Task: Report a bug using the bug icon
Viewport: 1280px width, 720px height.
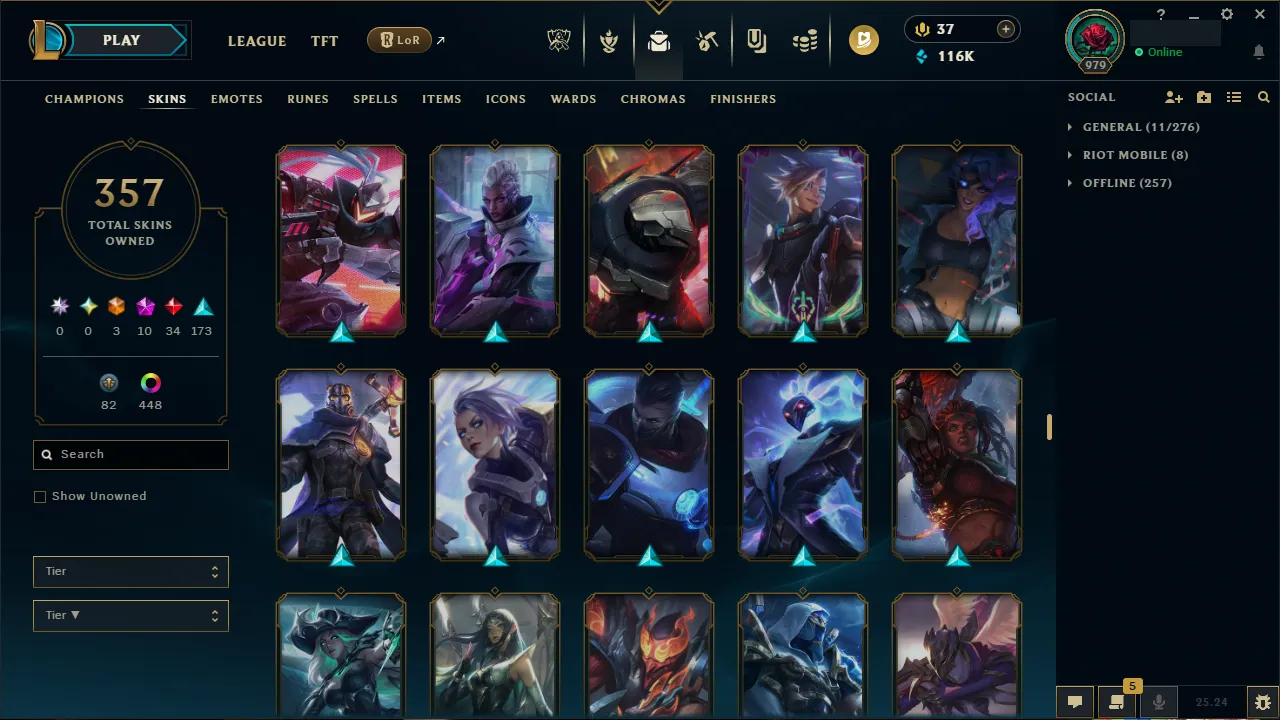Action: [x=1261, y=702]
